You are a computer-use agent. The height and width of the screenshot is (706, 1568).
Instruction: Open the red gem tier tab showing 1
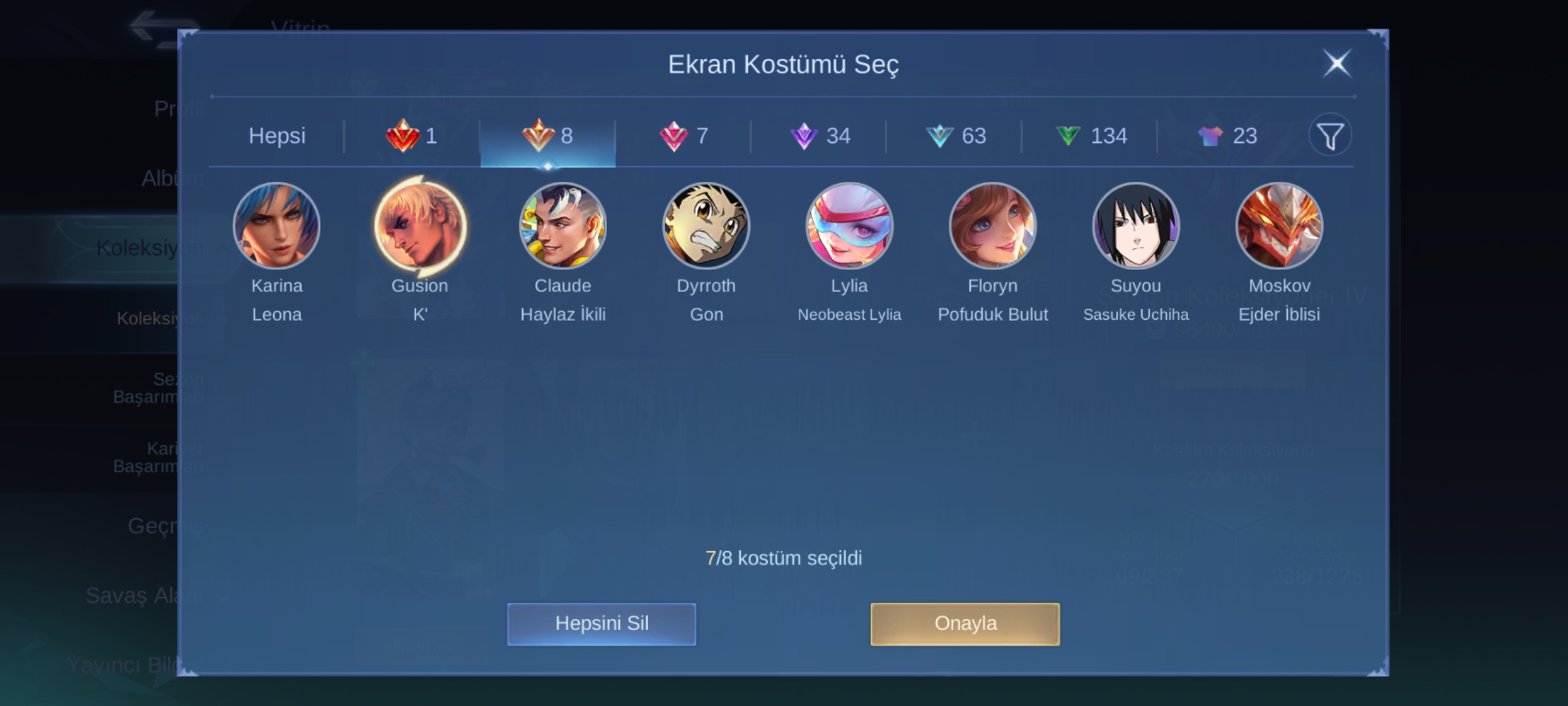coord(412,136)
